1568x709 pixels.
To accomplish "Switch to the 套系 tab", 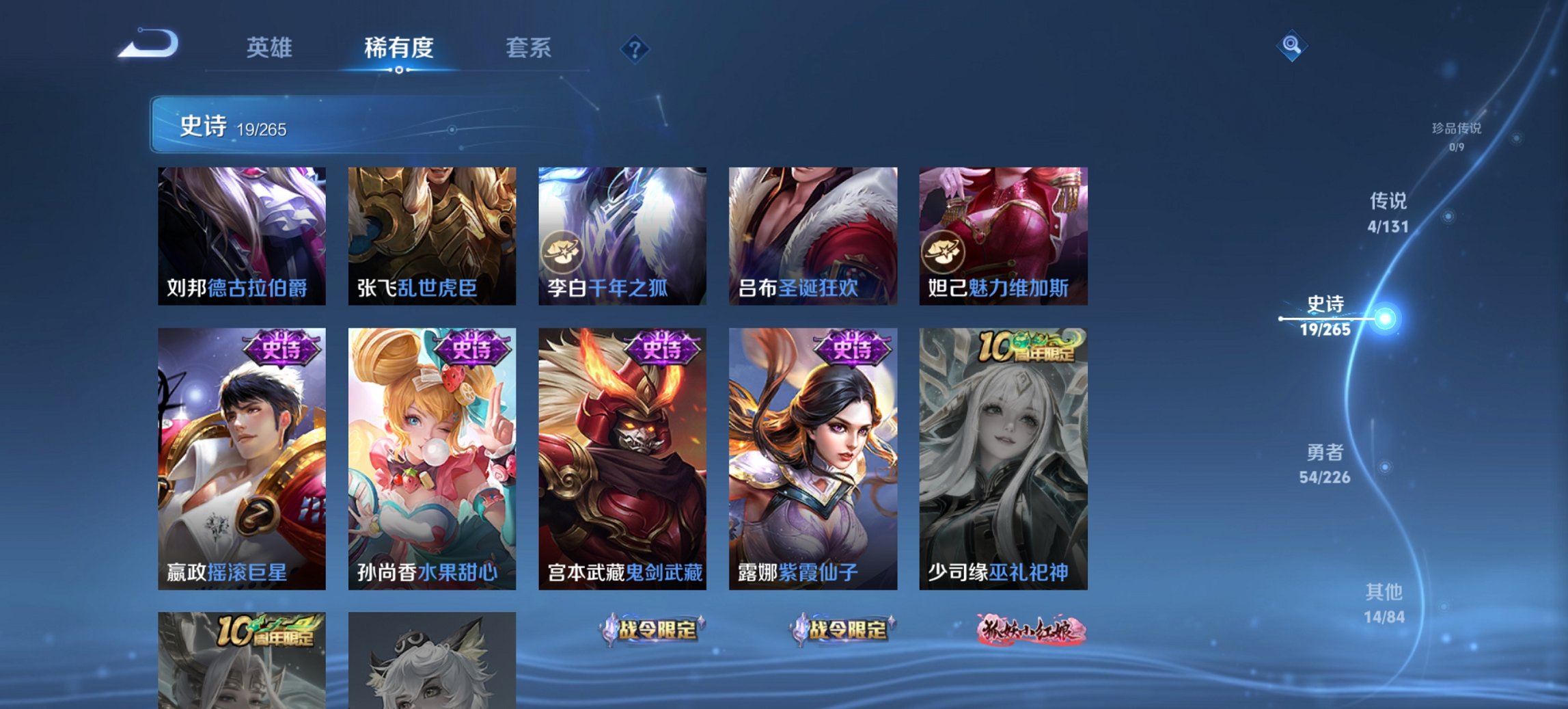I will (529, 48).
